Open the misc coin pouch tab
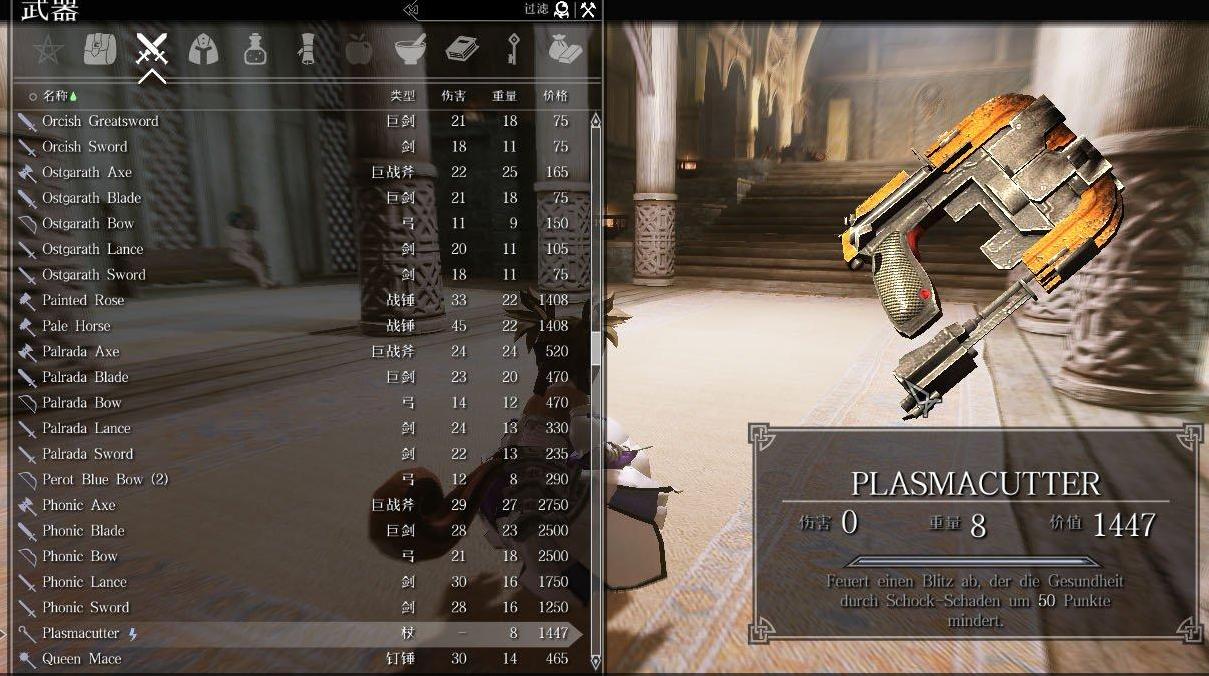This screenshot has height=676, width=1209. click(565, 49)
